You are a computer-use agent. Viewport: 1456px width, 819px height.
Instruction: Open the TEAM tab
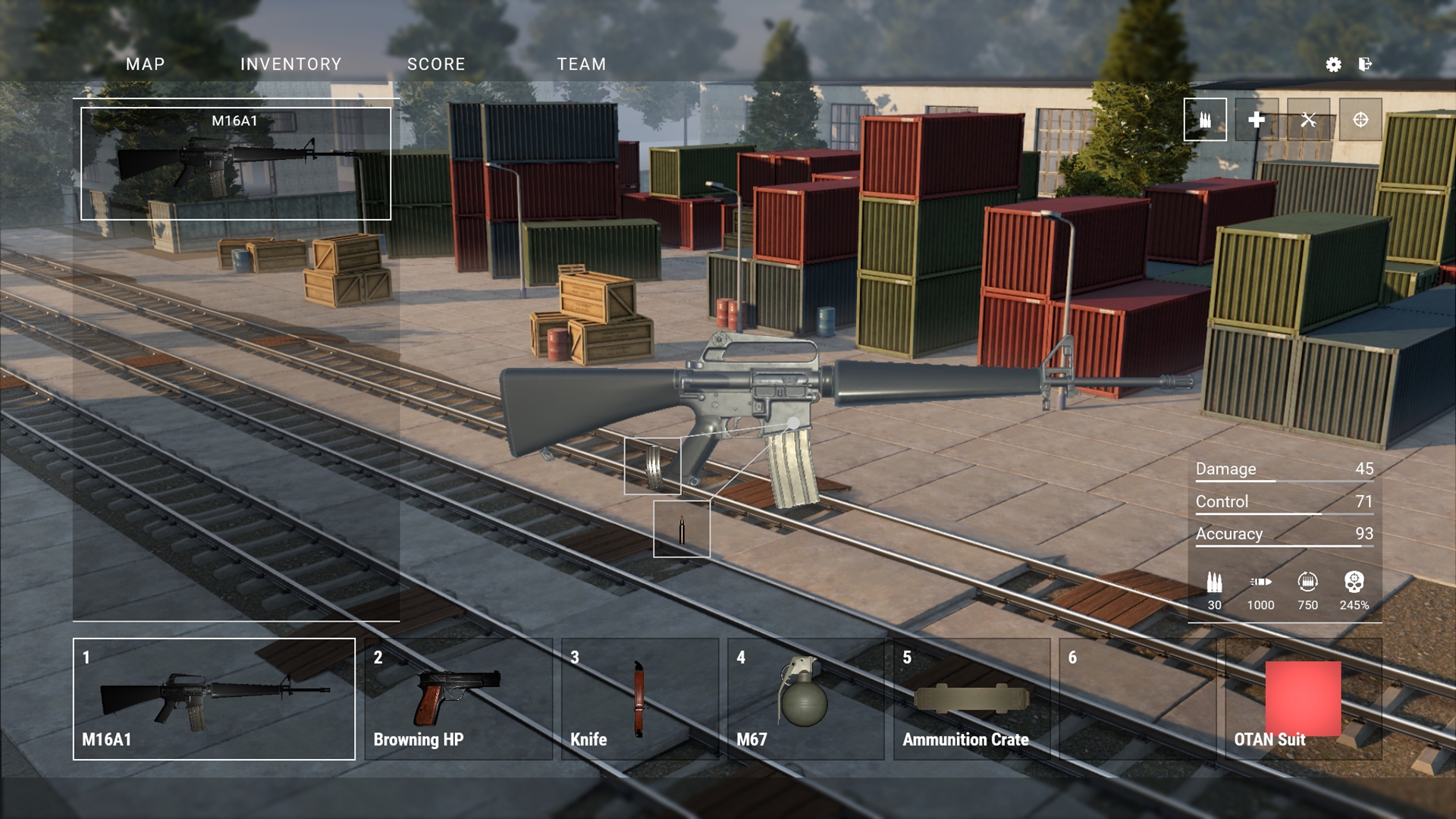coord(581,64)
